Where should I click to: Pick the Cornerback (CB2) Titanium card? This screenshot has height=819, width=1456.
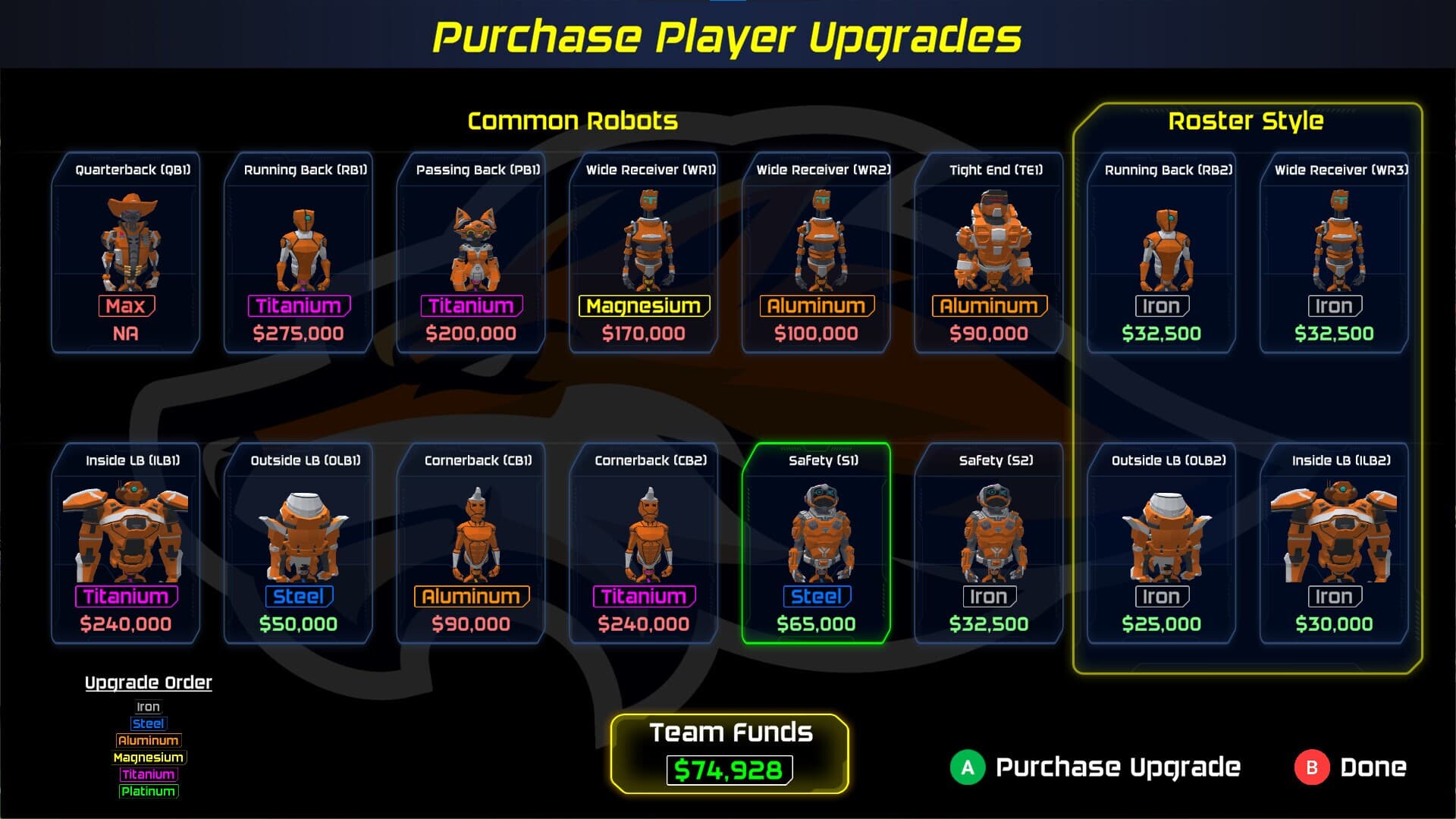click(644, 543)
